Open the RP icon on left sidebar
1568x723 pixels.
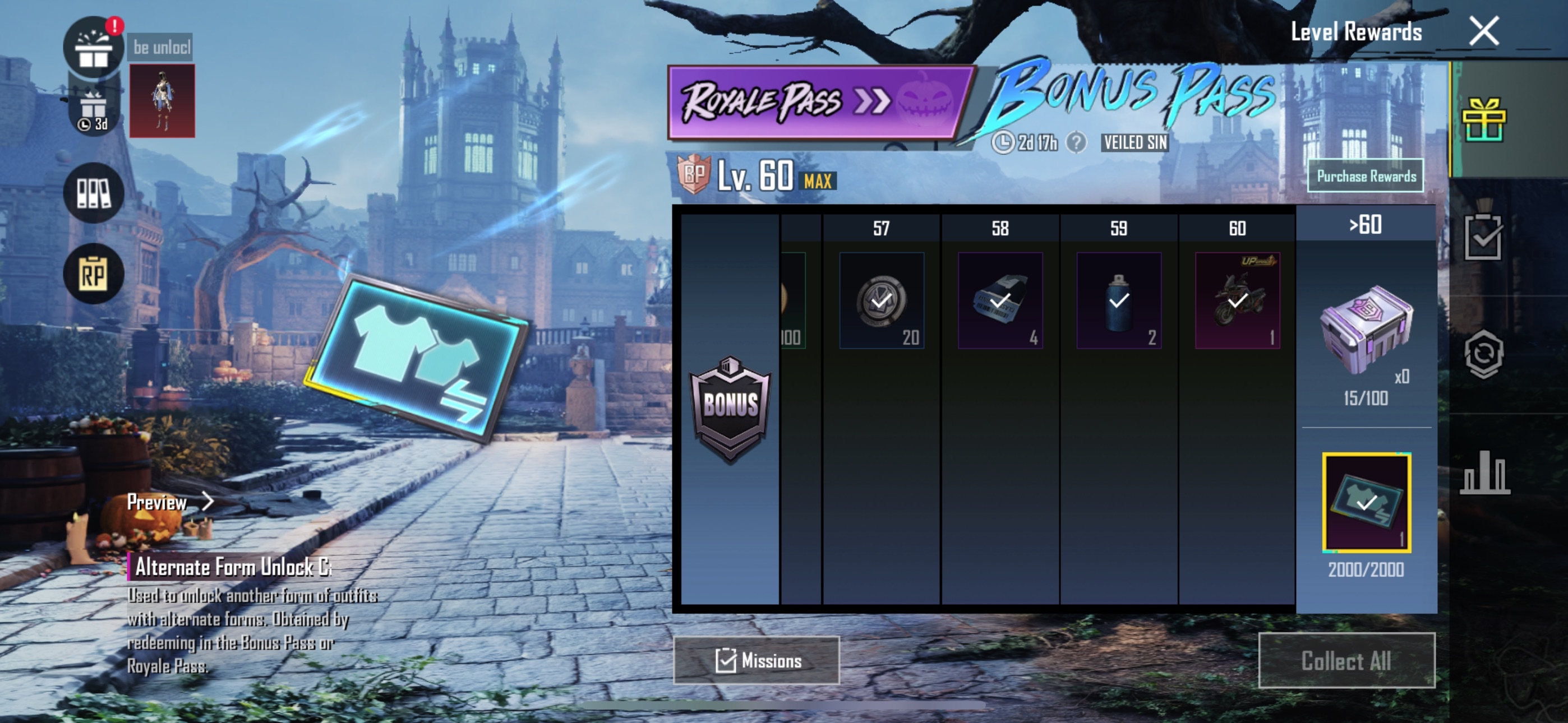pyautogui.click(x=94, y=275)
